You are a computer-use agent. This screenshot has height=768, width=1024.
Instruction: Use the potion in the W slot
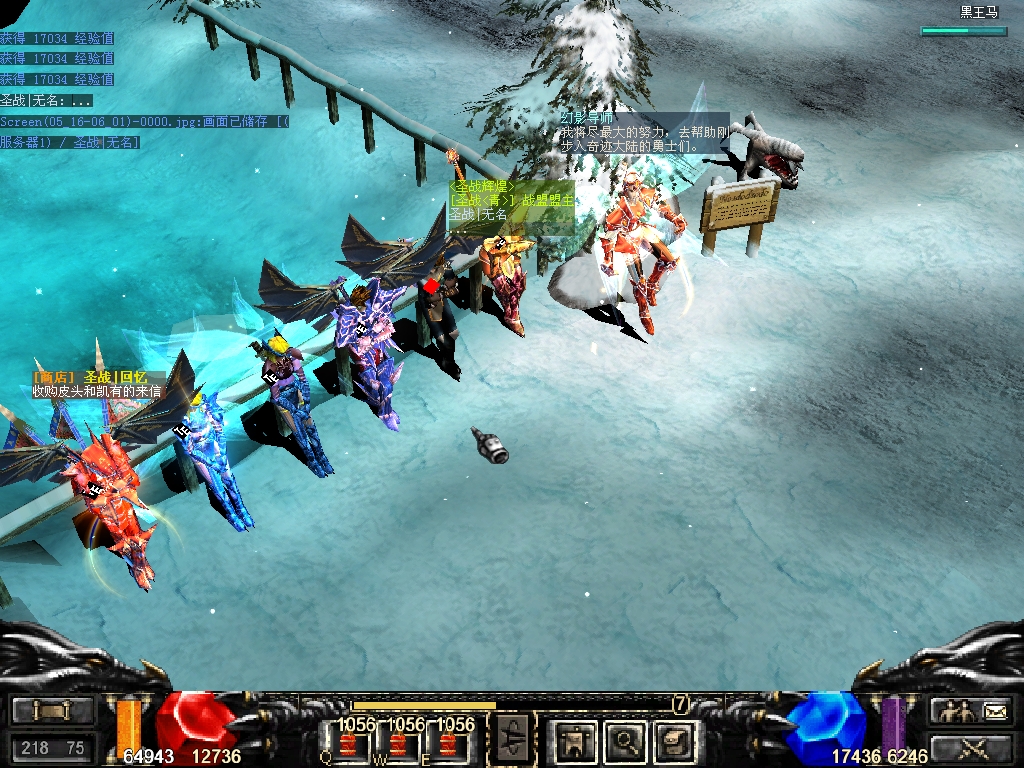pos(398,744)
